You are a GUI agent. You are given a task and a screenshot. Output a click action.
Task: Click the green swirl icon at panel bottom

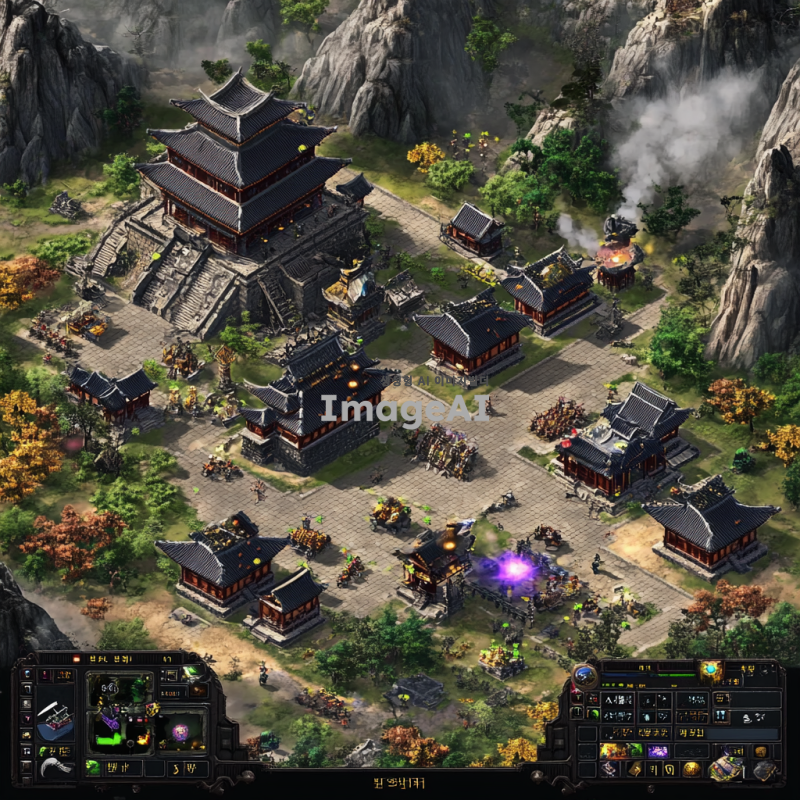(x=93, y=768)
